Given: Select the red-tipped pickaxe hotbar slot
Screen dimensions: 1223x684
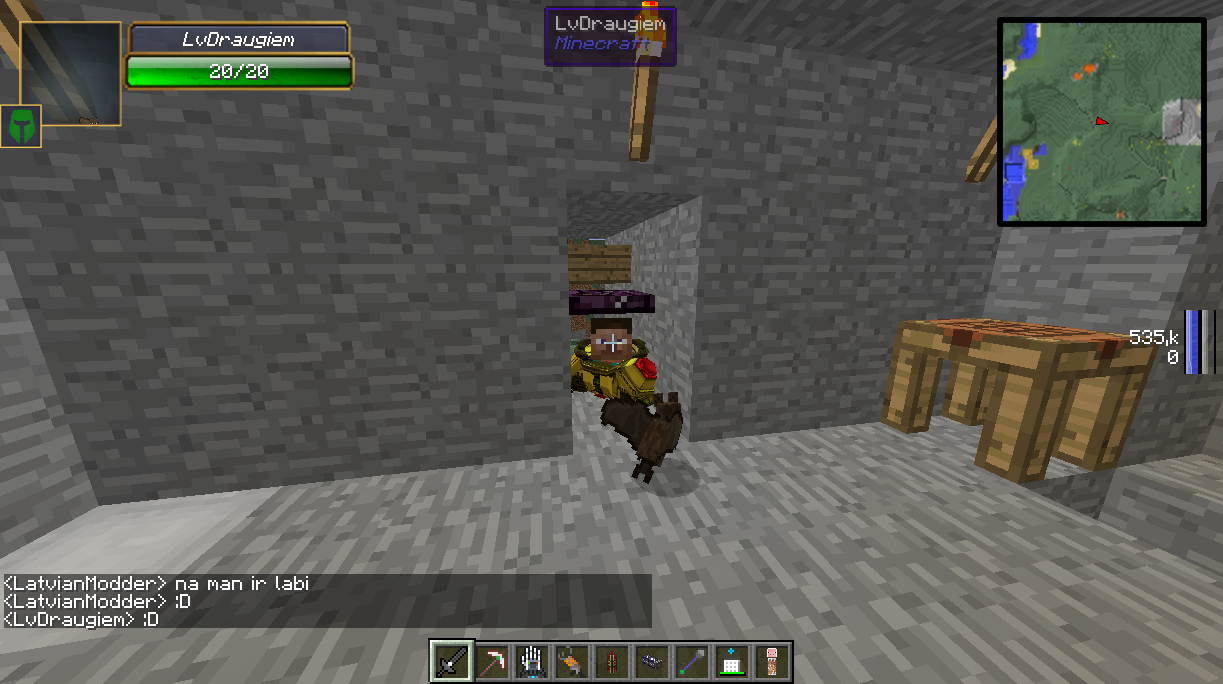Looking at the screenshot, I should click(x=491, y=661).
